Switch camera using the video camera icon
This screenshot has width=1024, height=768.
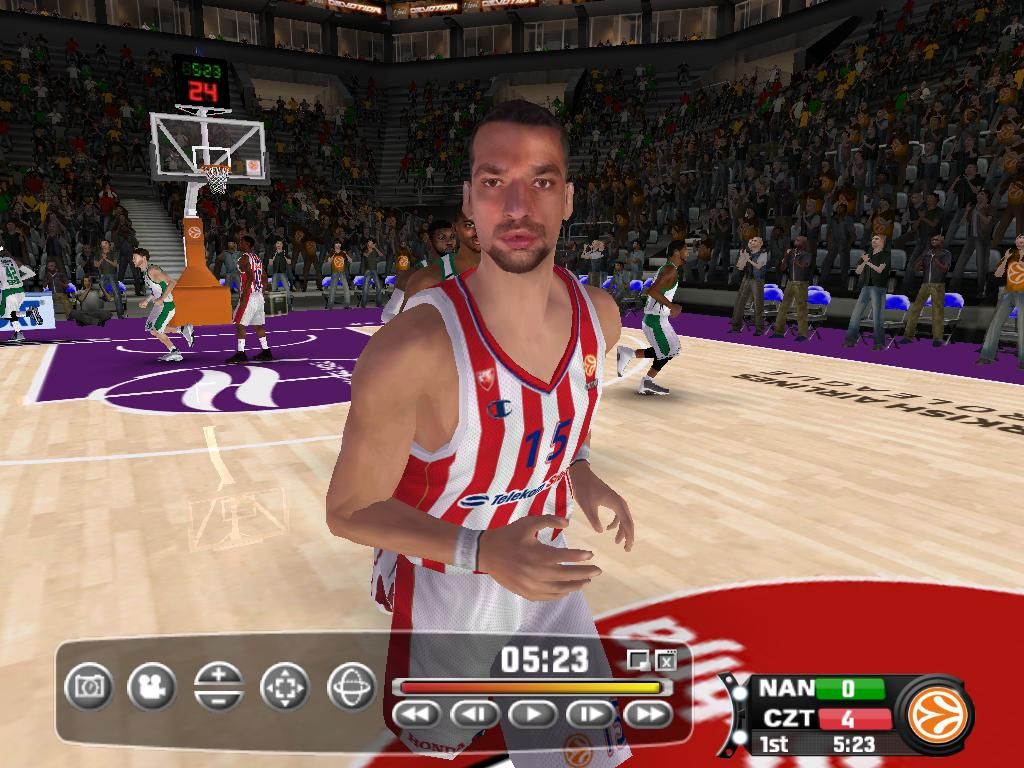pyautogui.click(x=152, y=687)
